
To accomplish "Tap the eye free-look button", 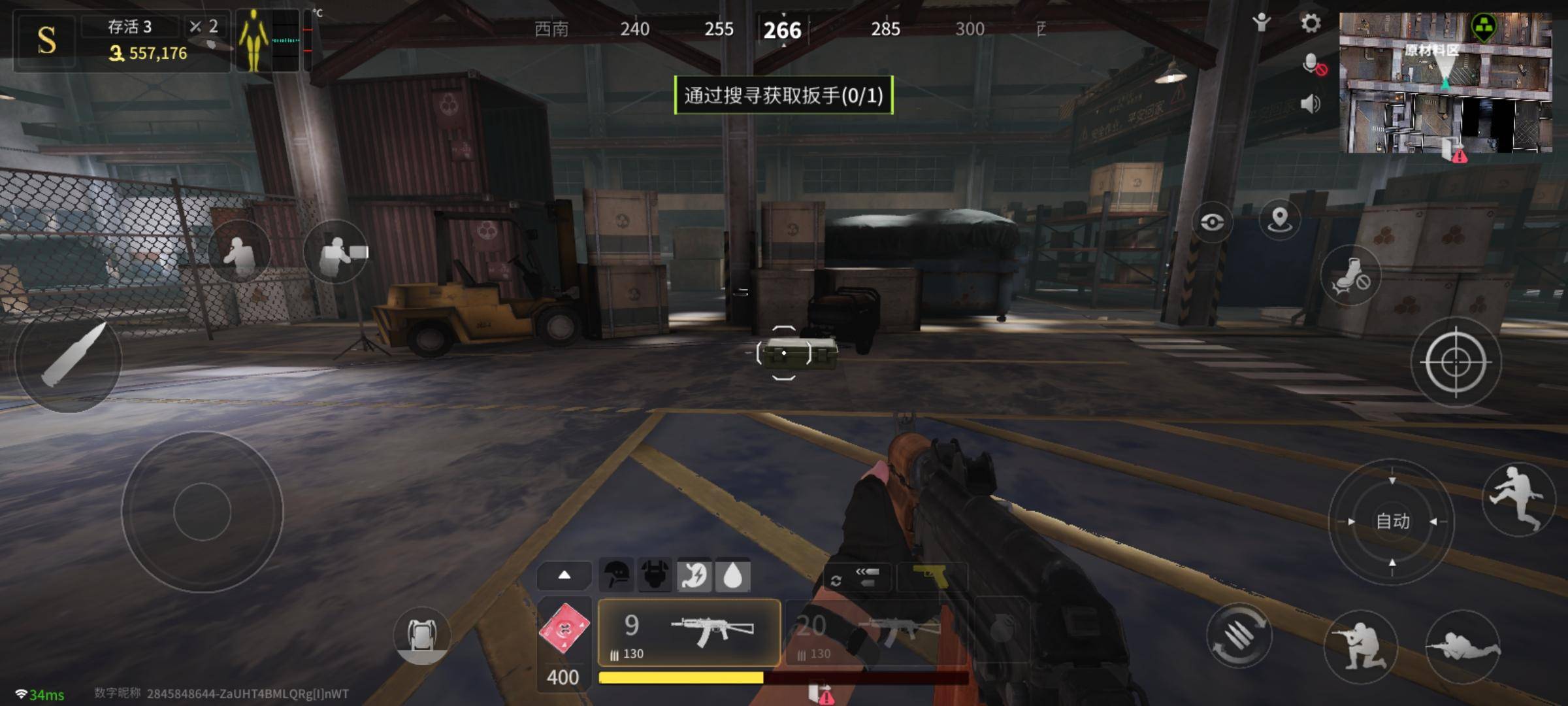I will pyautogui.click(x=1212, y=222).
